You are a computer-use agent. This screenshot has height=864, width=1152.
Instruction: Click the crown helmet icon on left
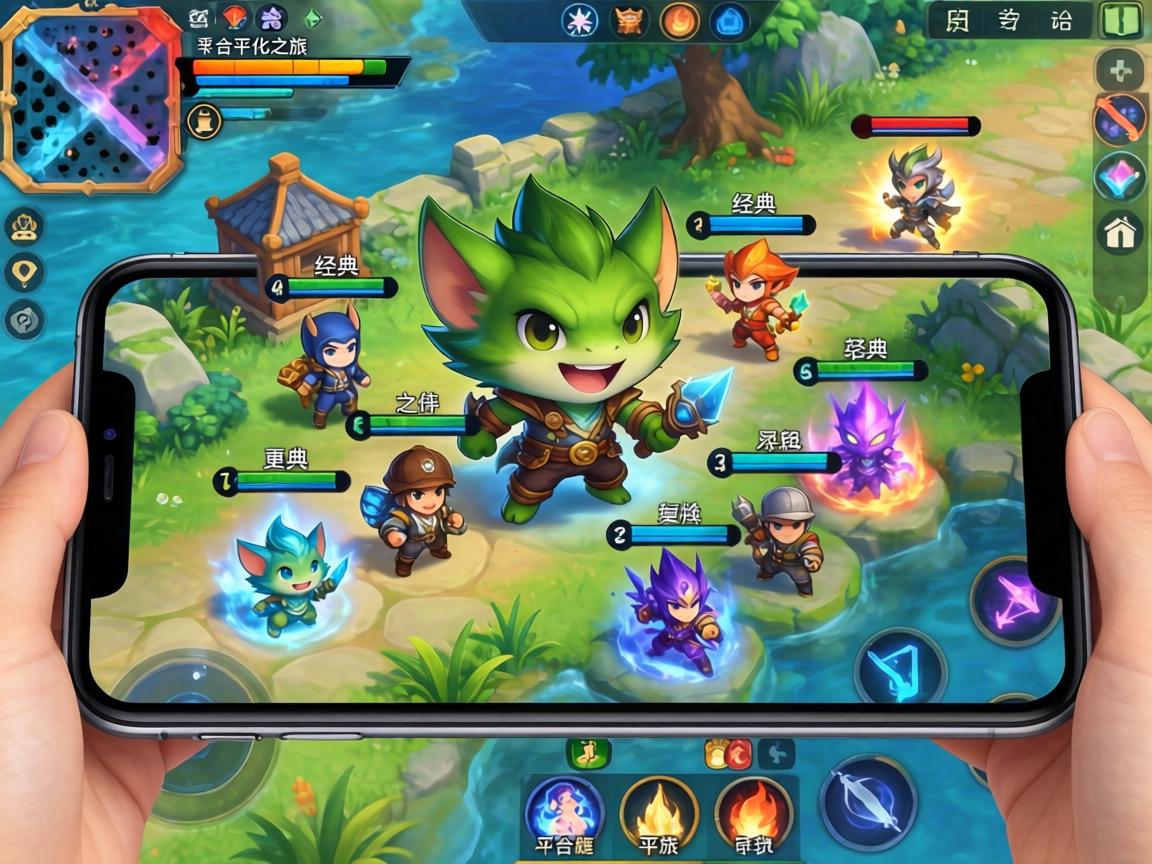click(23, 228)
